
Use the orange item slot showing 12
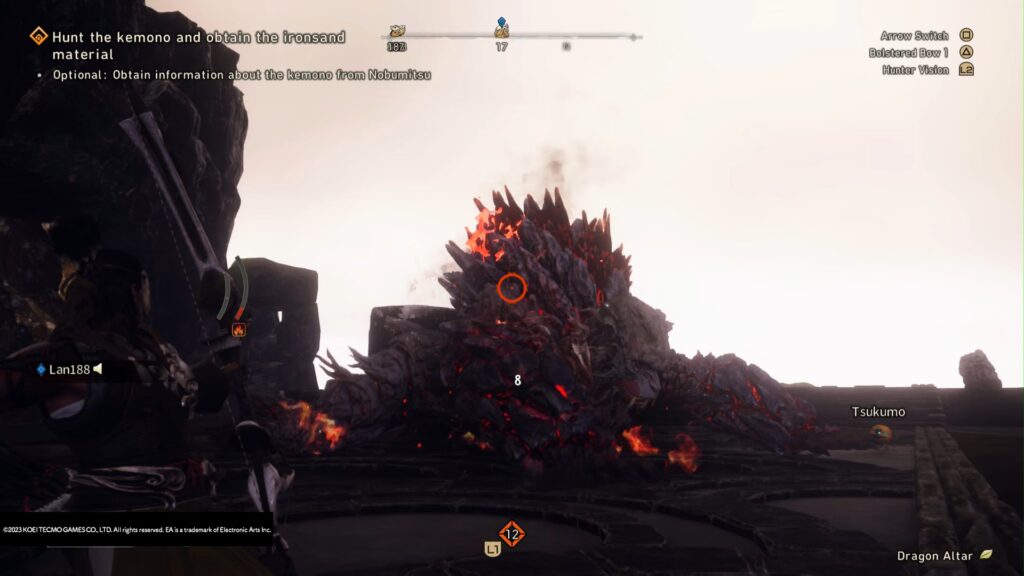click(x=511, y=534)
